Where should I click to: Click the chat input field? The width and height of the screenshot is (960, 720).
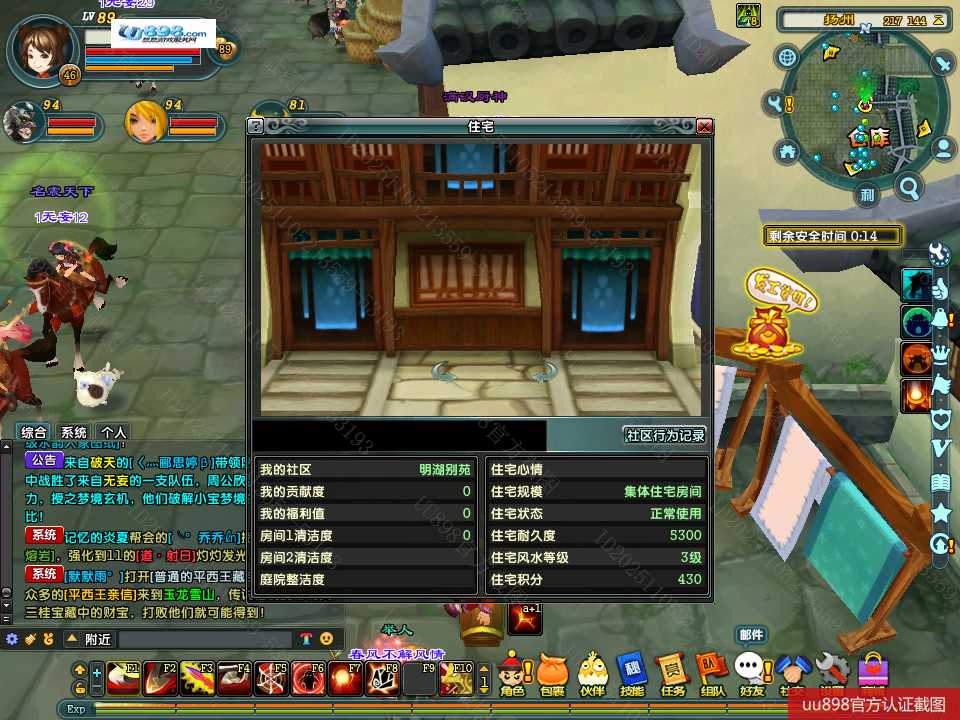(205, 639)
